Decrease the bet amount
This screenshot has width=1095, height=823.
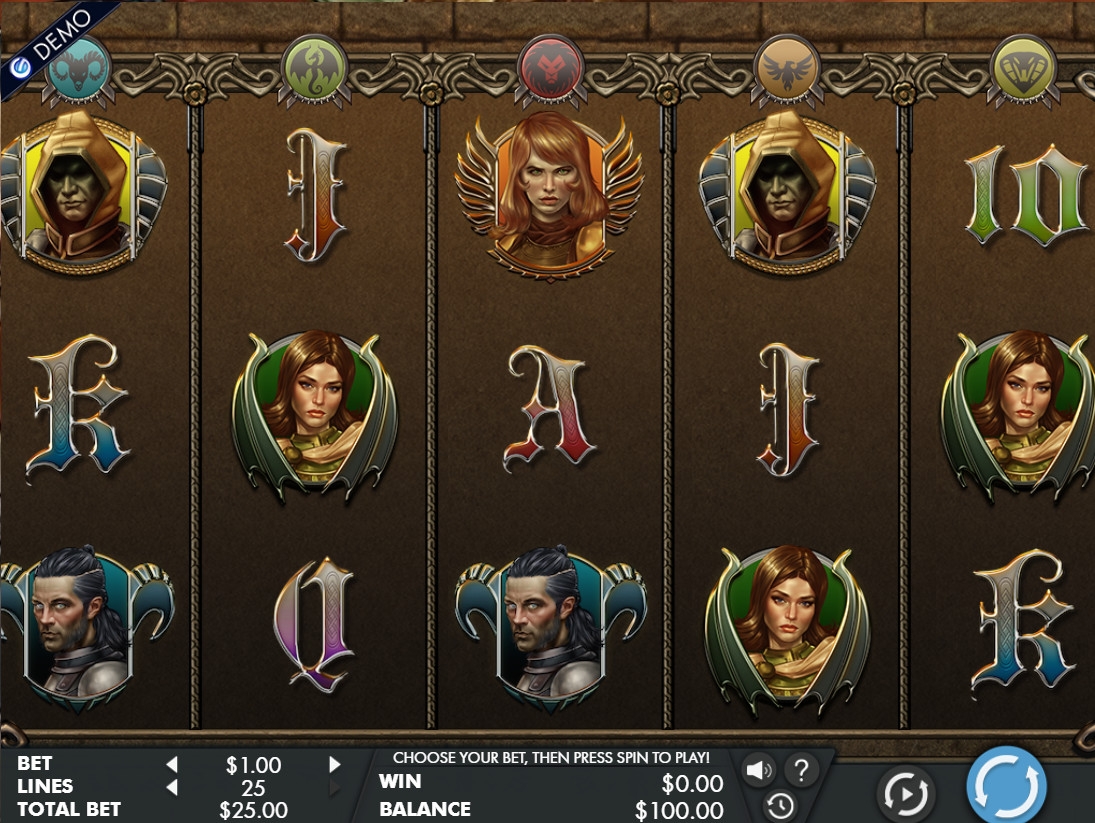coord(172,765)
